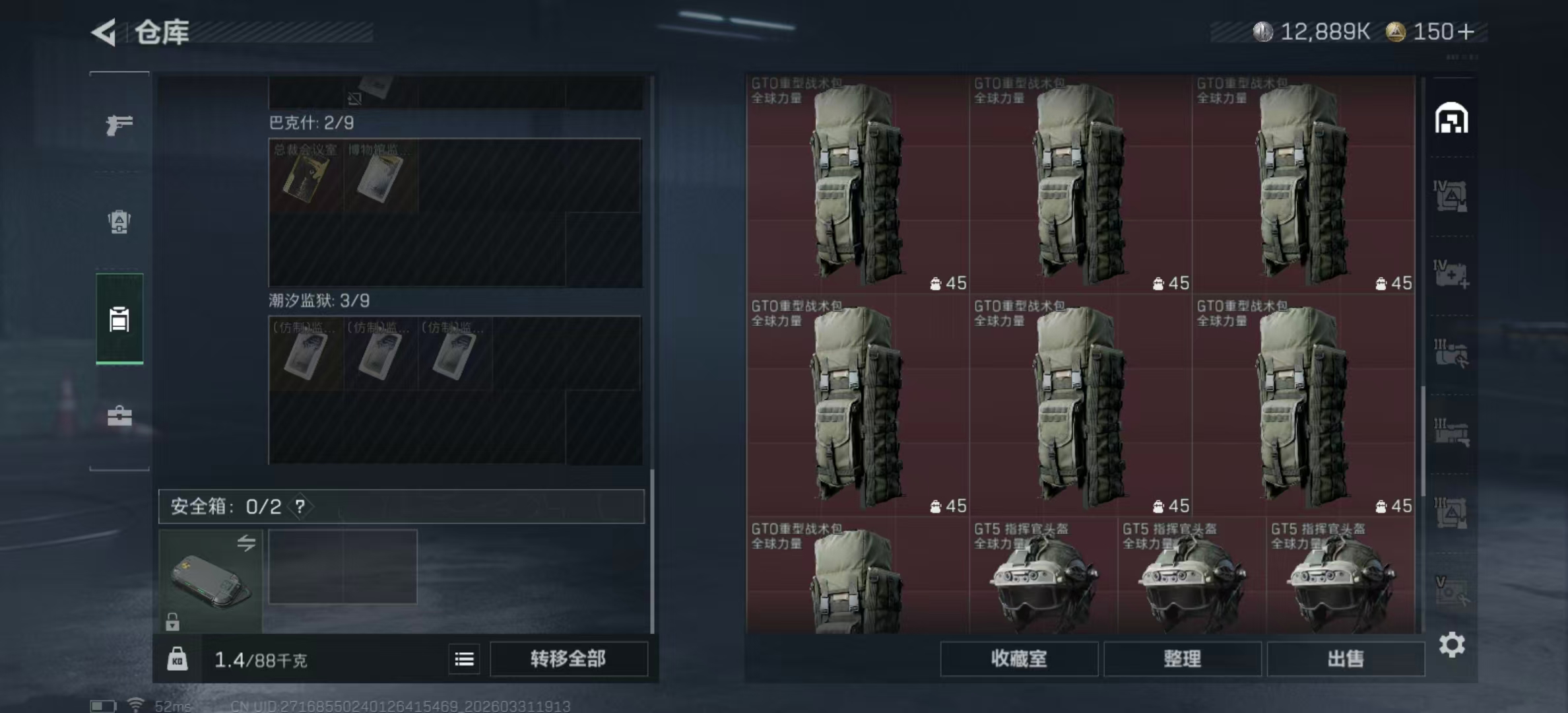Open the briefcase storage icon
Screen dimensions: 1568x713
[119, 417]
